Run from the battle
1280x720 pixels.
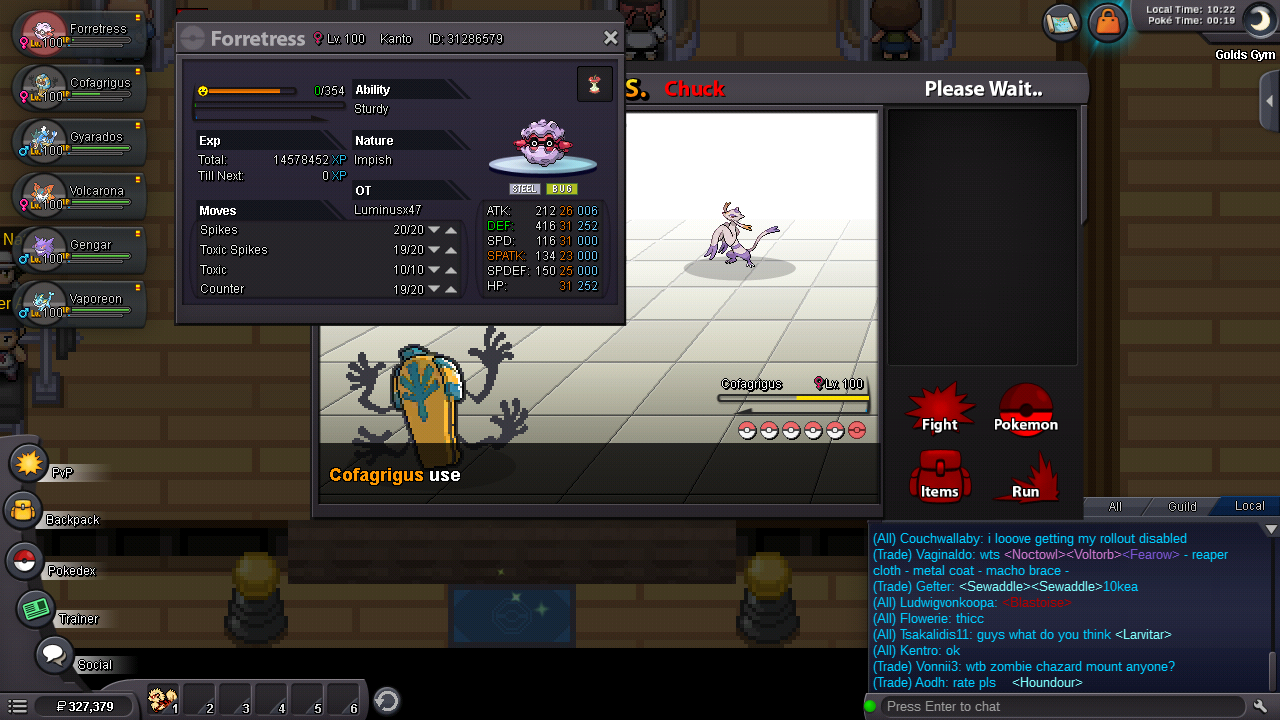1025,478
